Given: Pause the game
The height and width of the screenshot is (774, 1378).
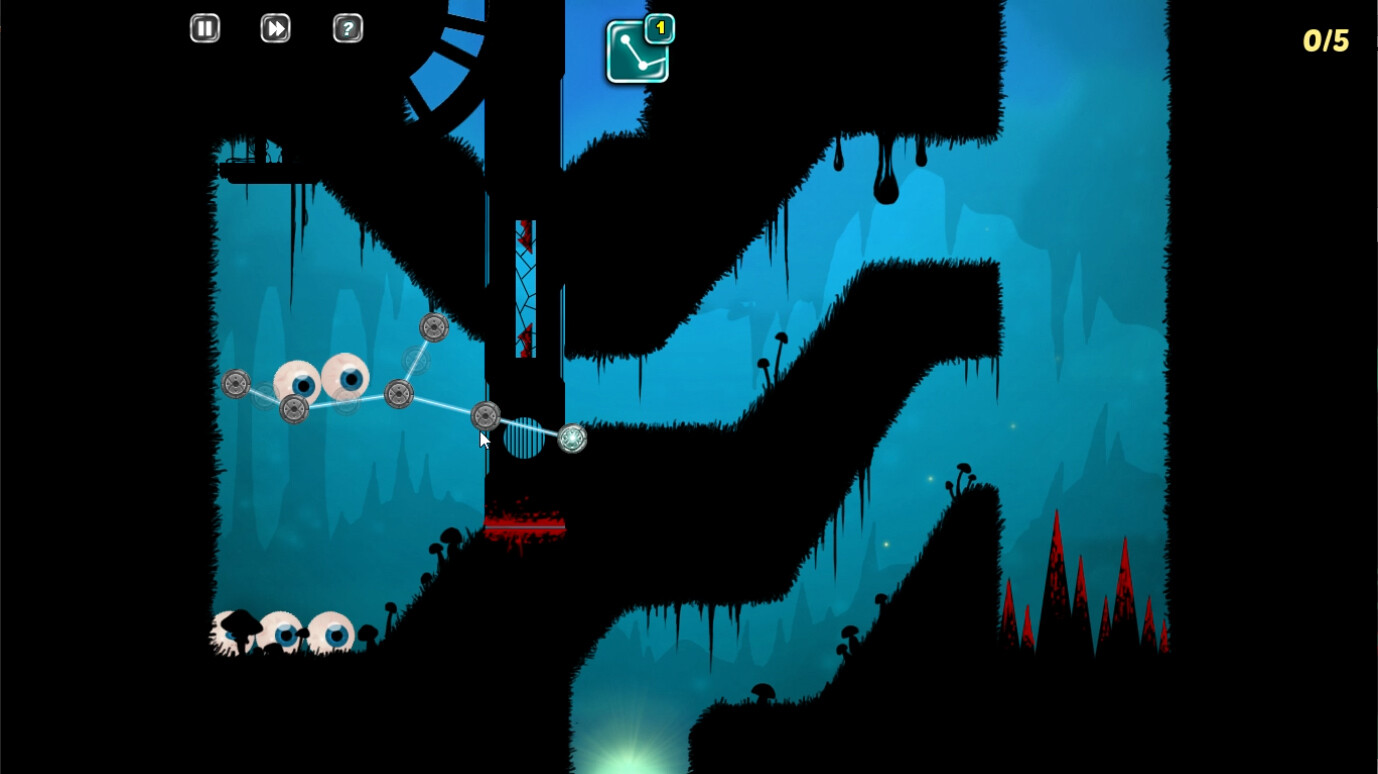Looking at the screenshot, I should [x=204, y=28].
